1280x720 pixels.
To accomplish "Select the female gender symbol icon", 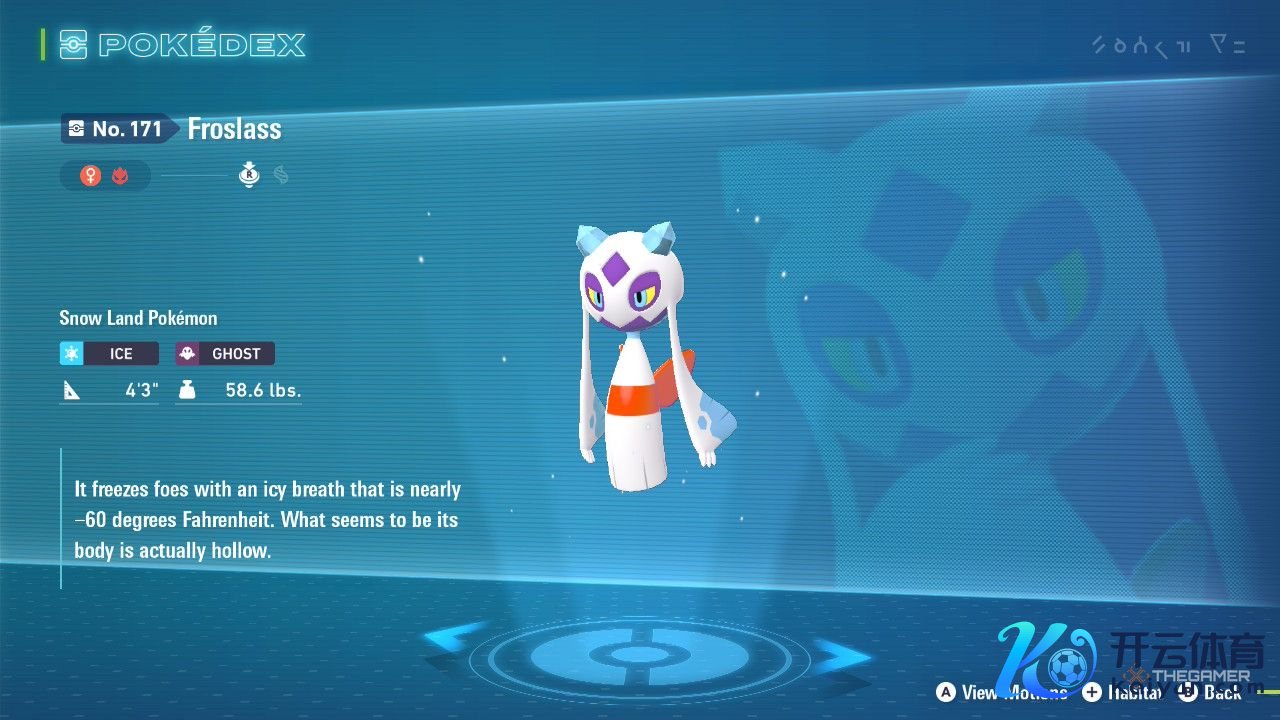I will tap(91, 176).
